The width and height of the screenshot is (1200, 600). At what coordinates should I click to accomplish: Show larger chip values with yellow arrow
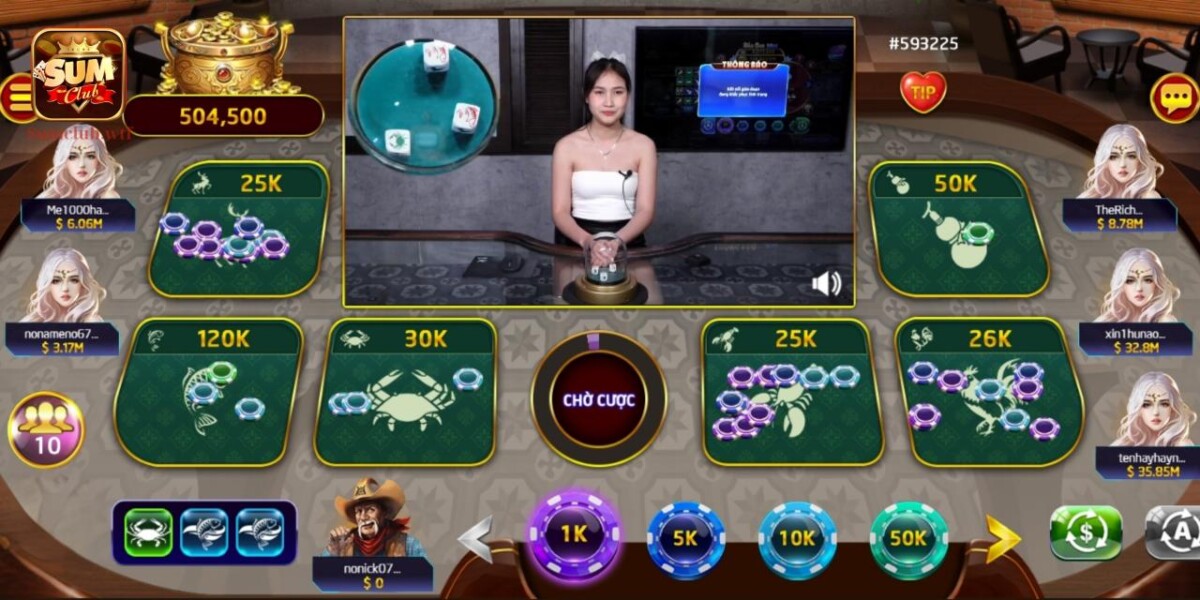pos(1002,539)
